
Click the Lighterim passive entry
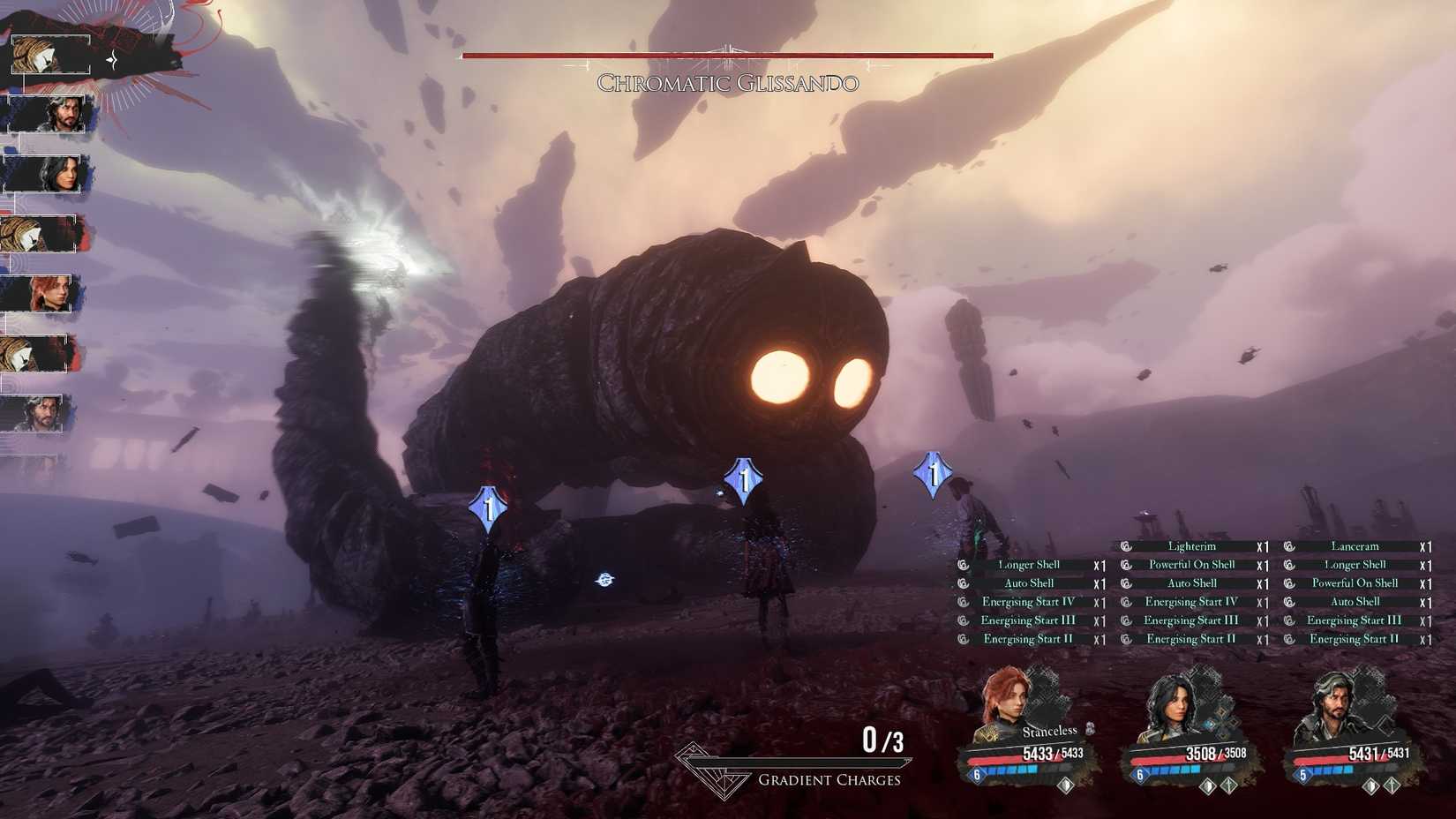pos(1191,546)
